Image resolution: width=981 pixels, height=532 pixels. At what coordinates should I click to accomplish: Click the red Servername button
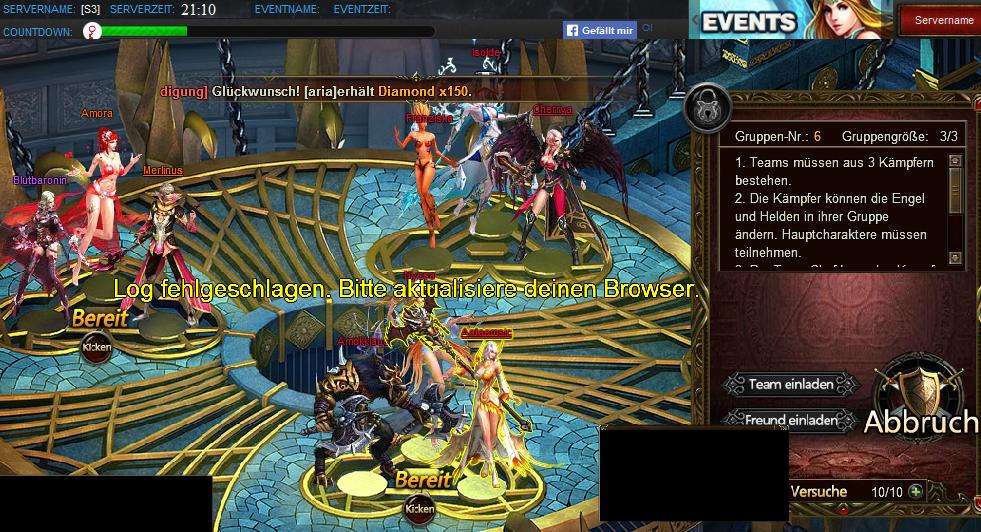[943, 20]
